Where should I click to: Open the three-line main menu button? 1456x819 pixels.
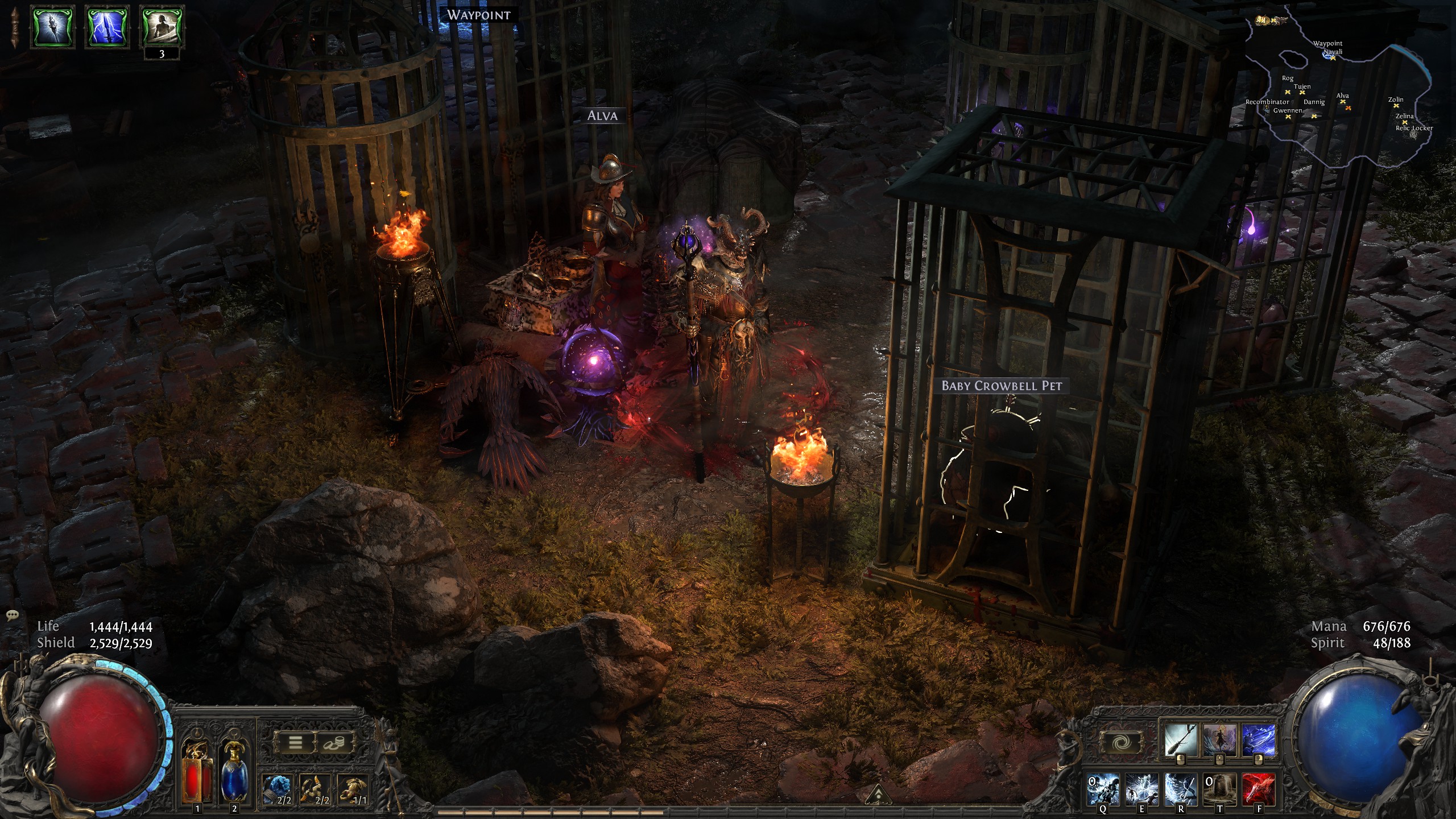[x=295, y=742]
